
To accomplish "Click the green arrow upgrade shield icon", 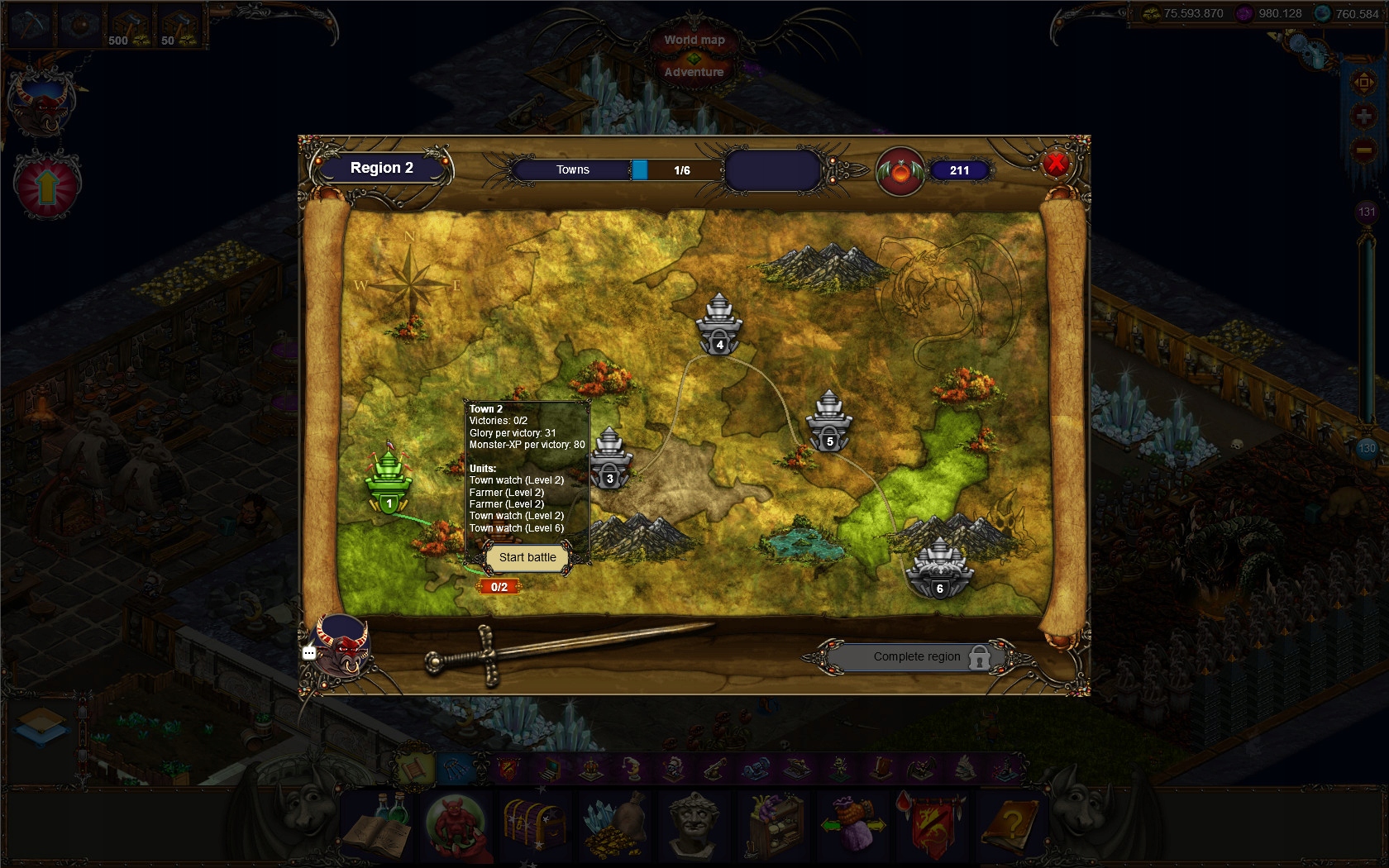I will [47, 184].
